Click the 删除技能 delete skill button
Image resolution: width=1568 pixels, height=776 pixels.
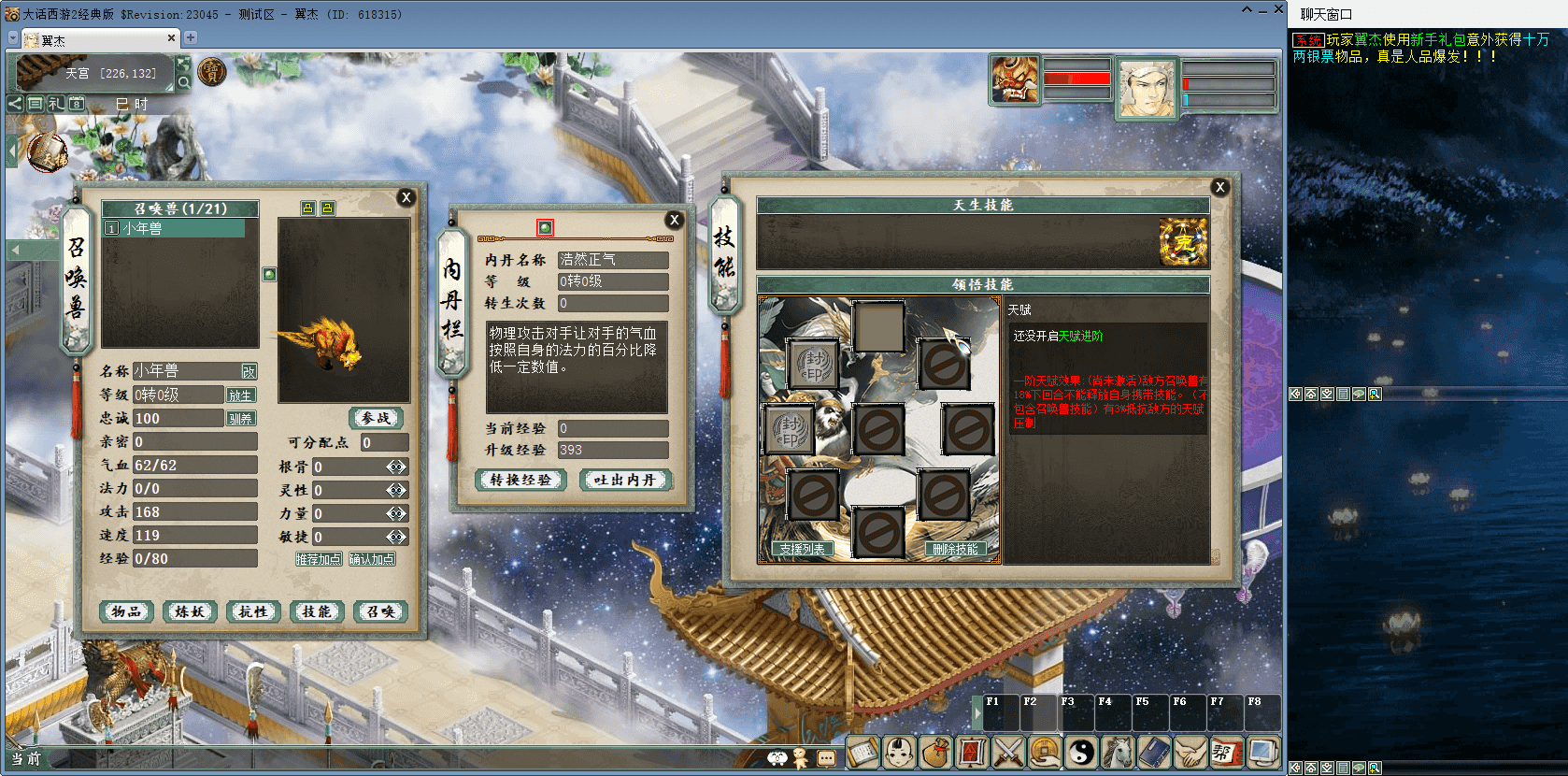point(955,549)
